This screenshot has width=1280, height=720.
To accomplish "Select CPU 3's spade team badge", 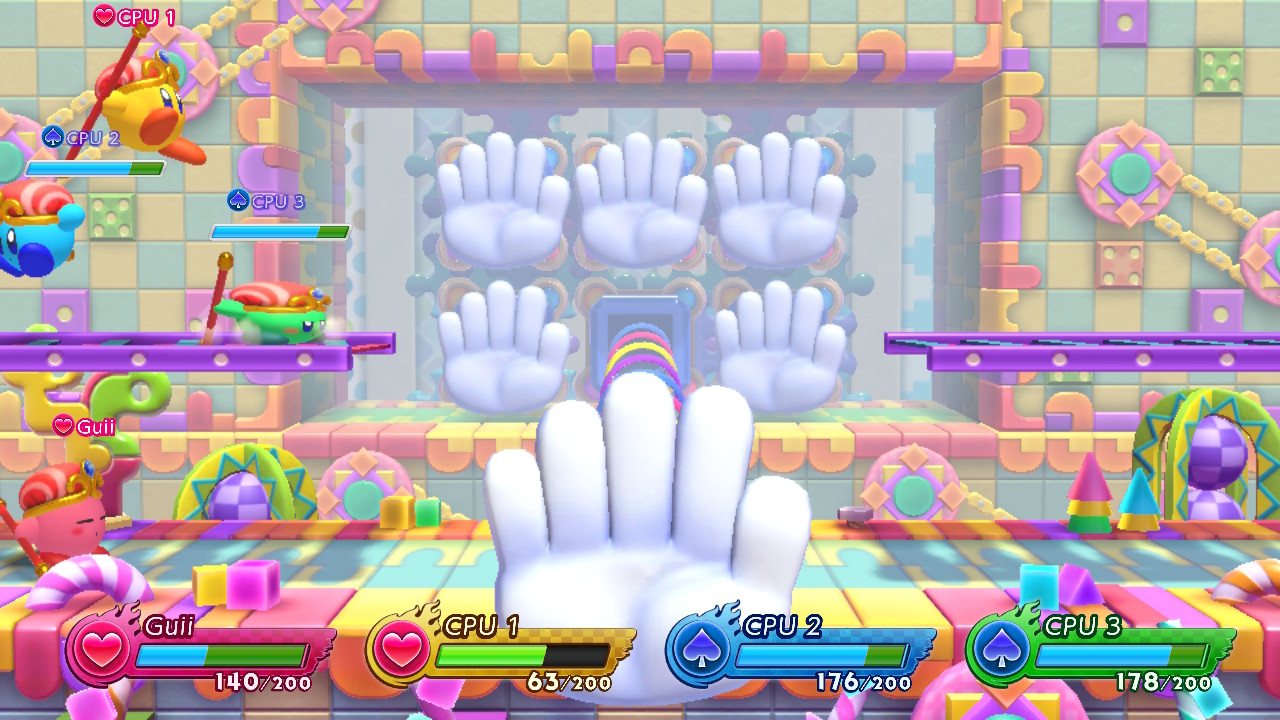I will tap(1000, 650).
